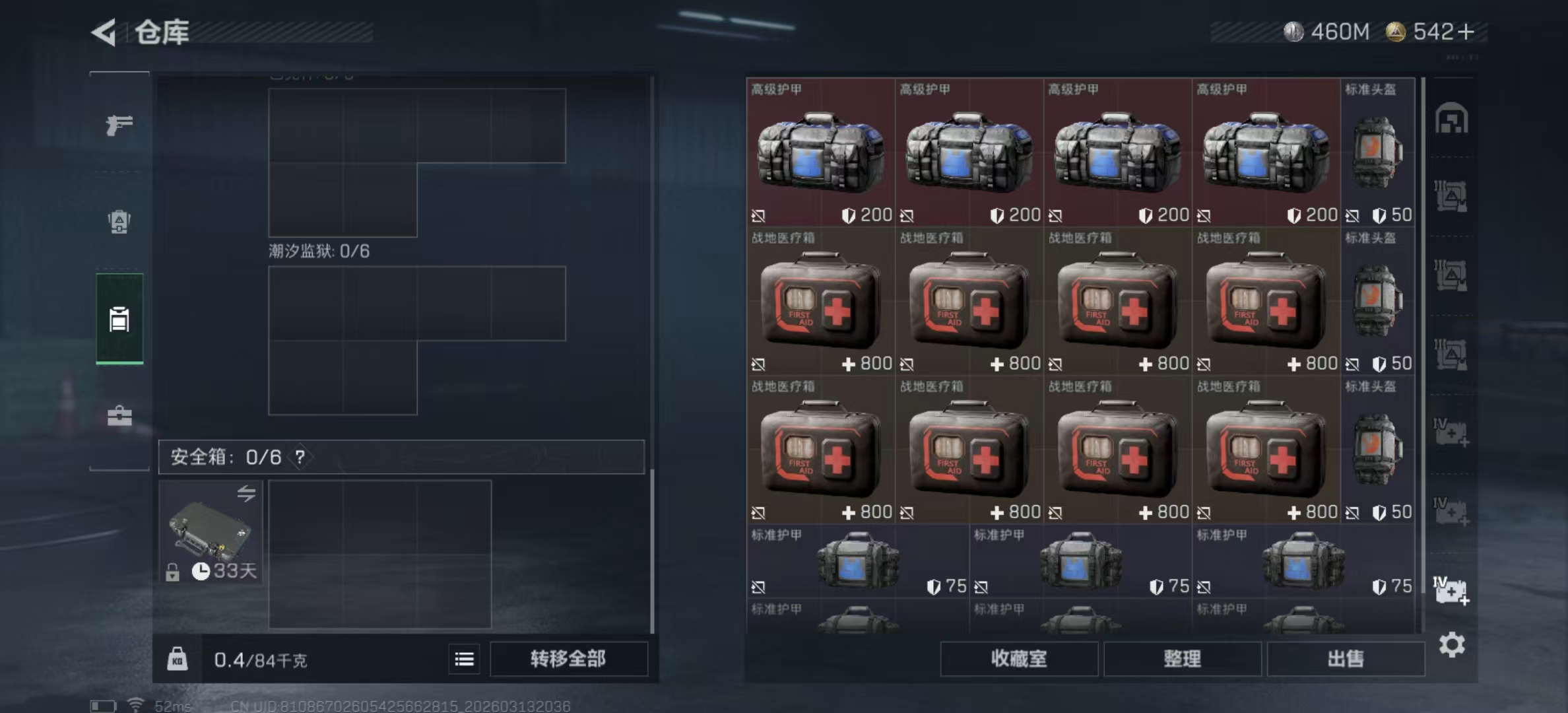Expand the 安全箱 0/6 section help question mark
This screenshot has height=713, width=1568.
(302, 456)
